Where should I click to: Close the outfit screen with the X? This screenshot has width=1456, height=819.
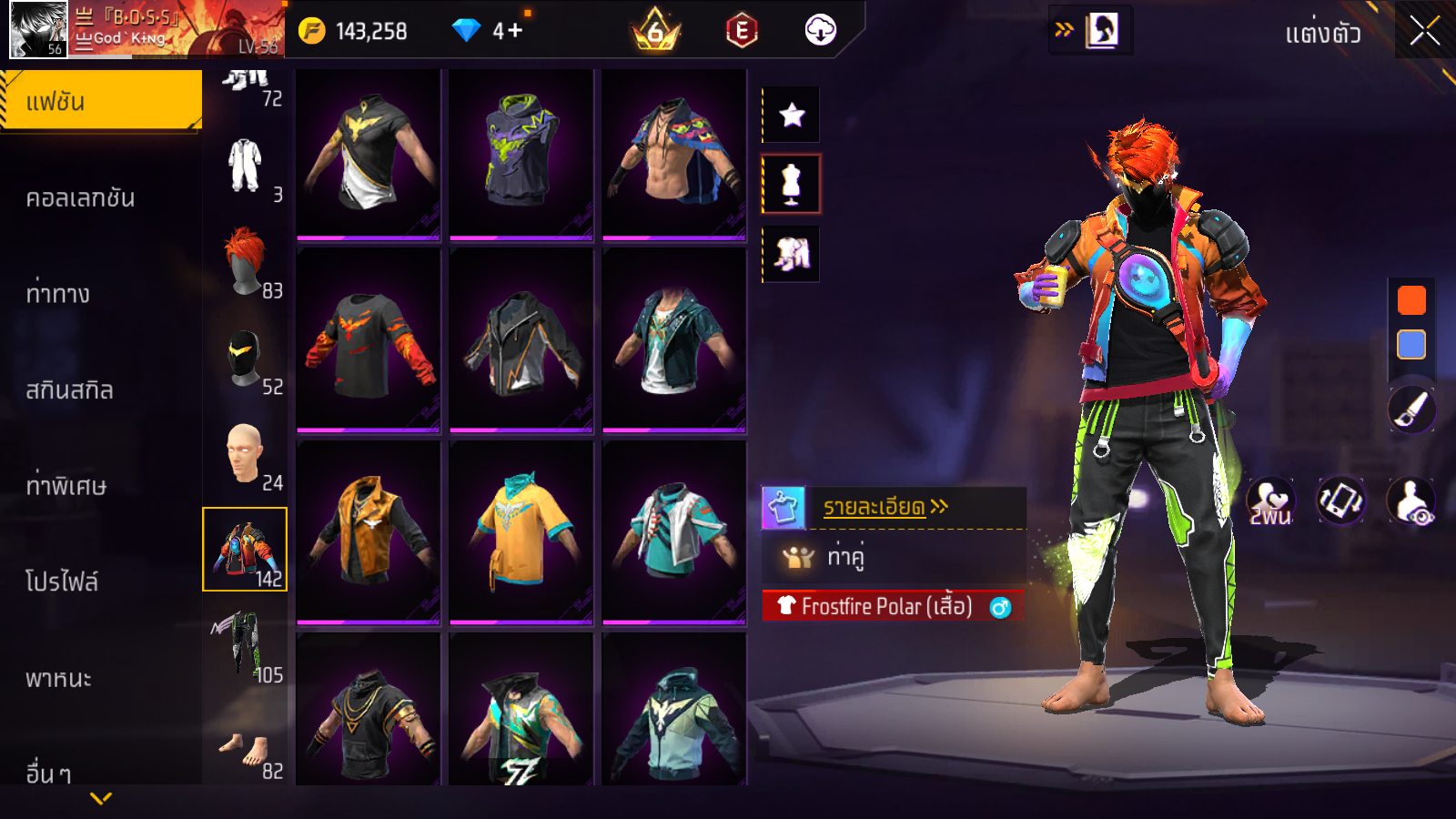(1424, 32)
